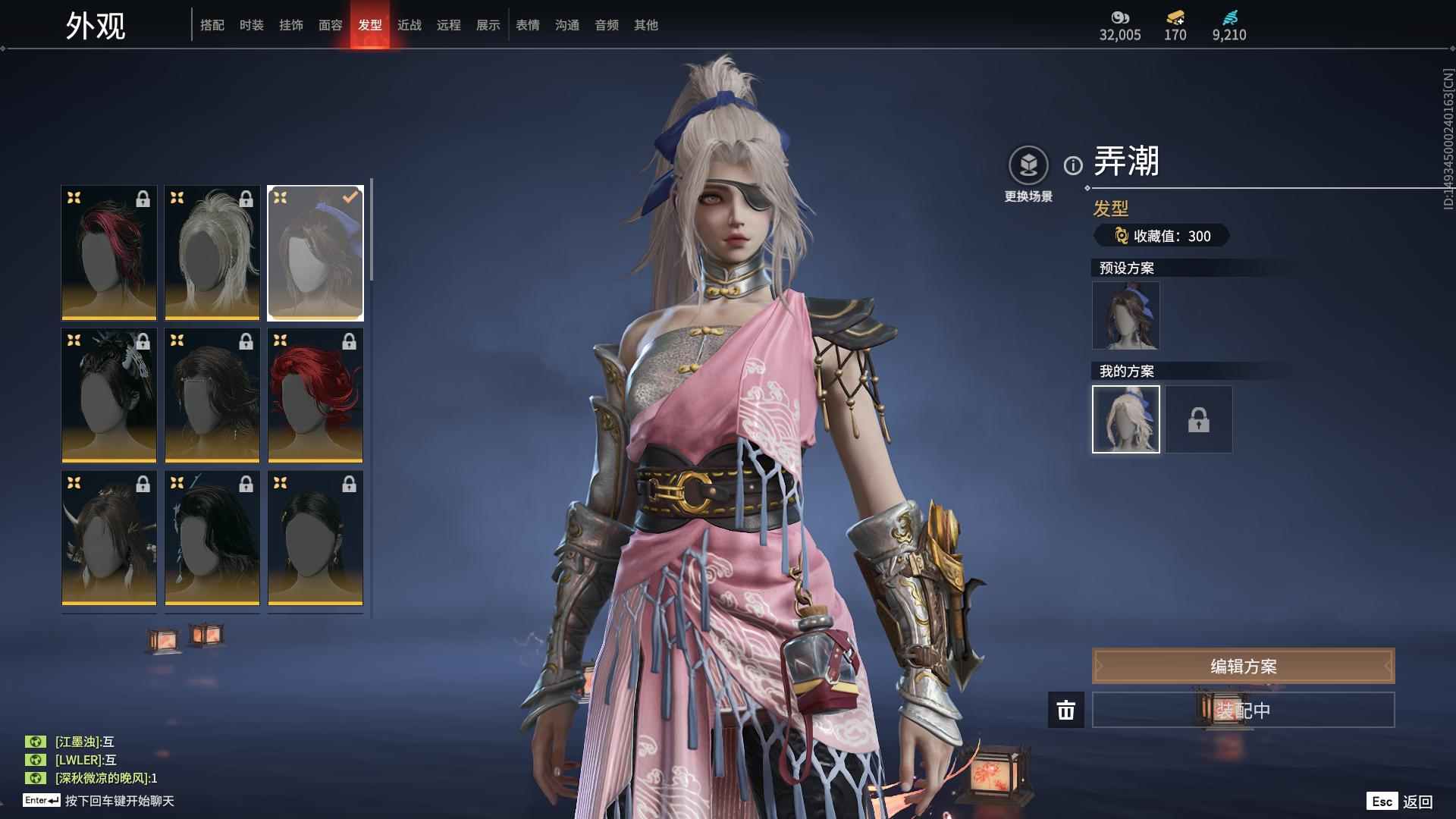Delete the scheme with the trash icon
The height and width of the screenshot is (819, 1456).
pyautogui.click(x=1066, y=711)
